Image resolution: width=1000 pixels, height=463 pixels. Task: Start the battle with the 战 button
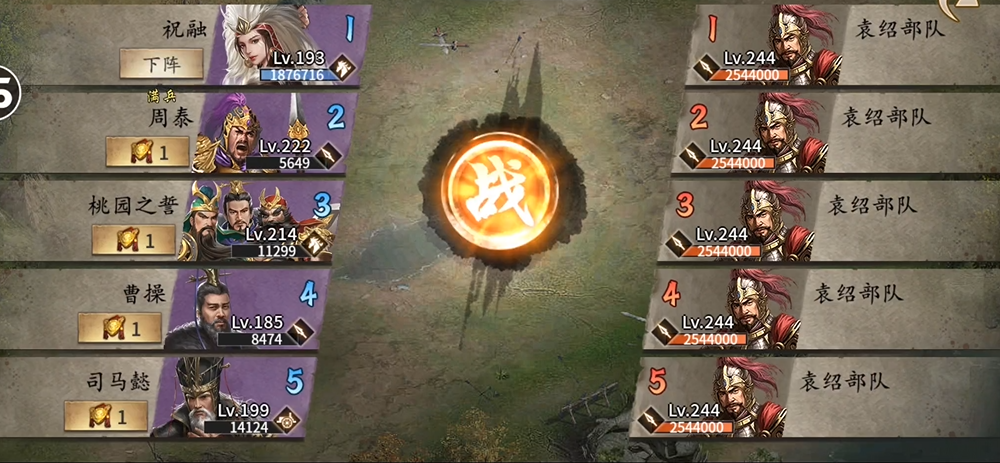(502, 194)
